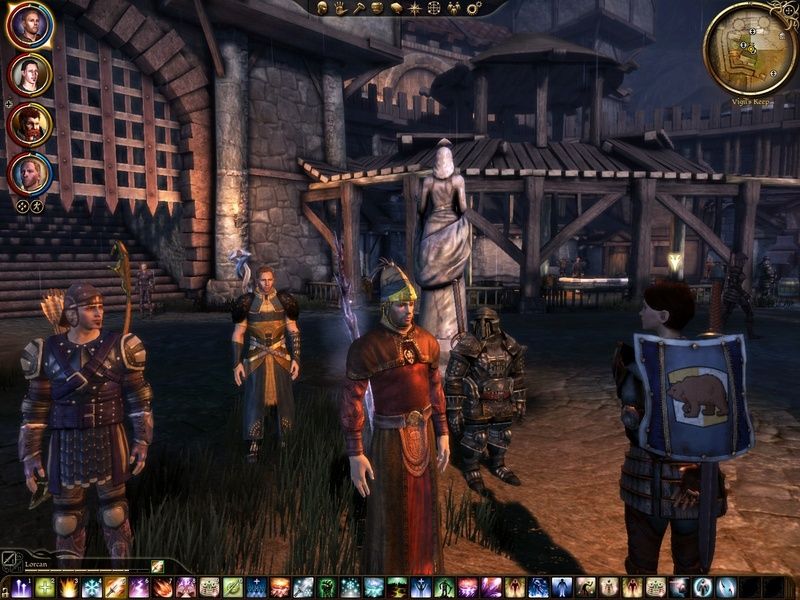This screenshot has height=600, width=800.
Task: Open the character record helmet icon
Action: [x=323, y=8]
